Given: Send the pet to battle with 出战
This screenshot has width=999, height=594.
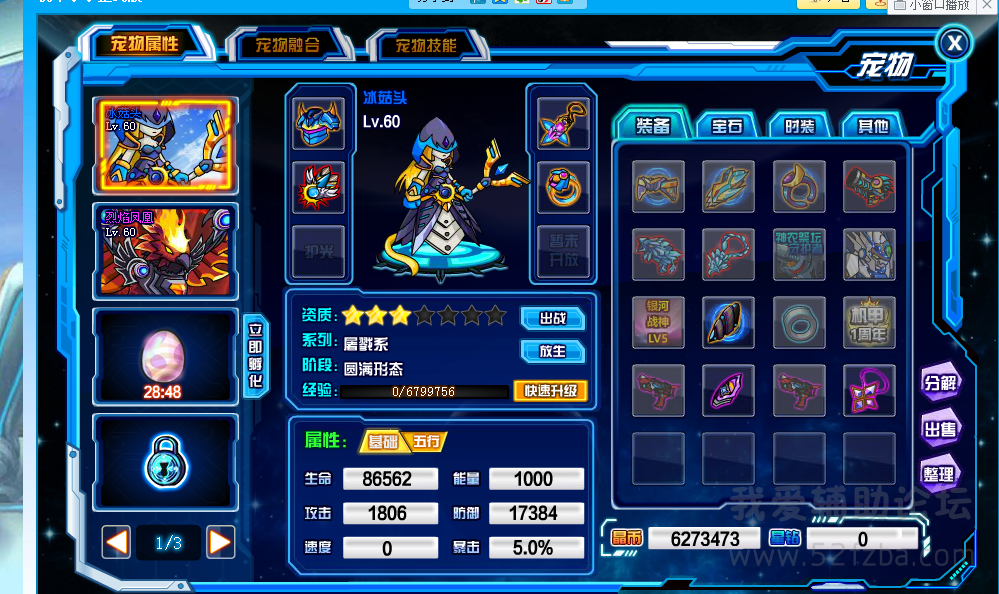Looking at the screenshot, I should click(x=552, y=318).
